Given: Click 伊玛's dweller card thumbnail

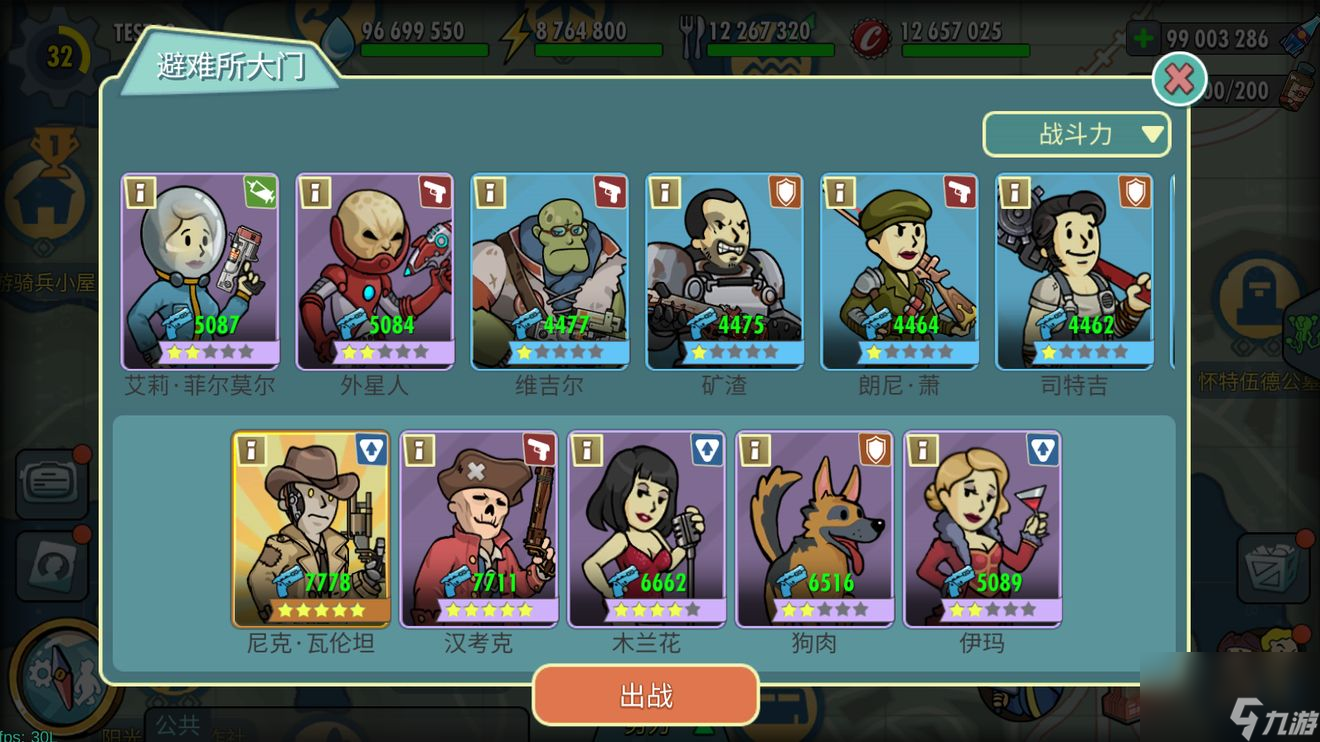Looking at the screenshot, I should [983, 528].
